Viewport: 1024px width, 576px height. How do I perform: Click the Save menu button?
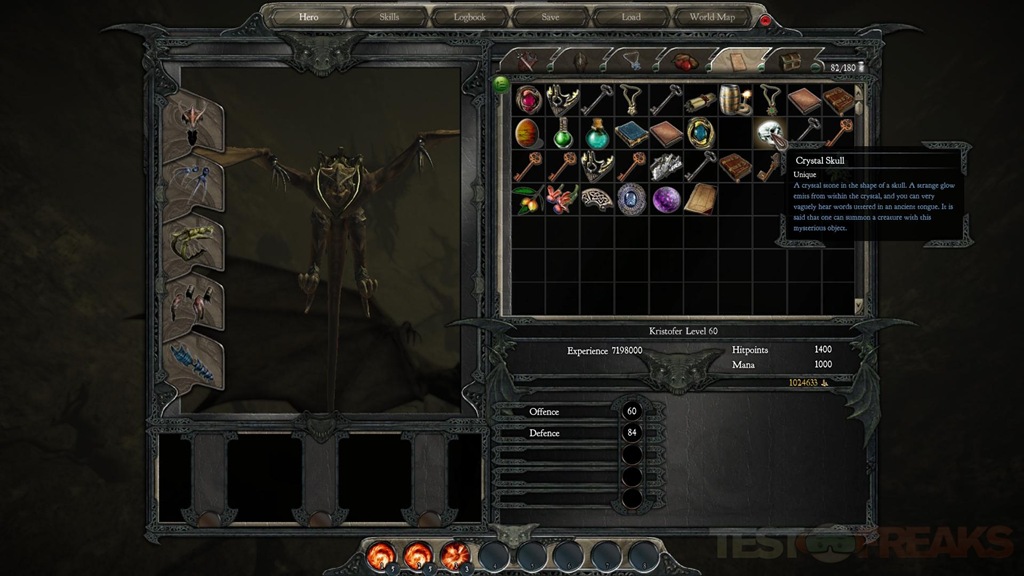coord(551,17)
